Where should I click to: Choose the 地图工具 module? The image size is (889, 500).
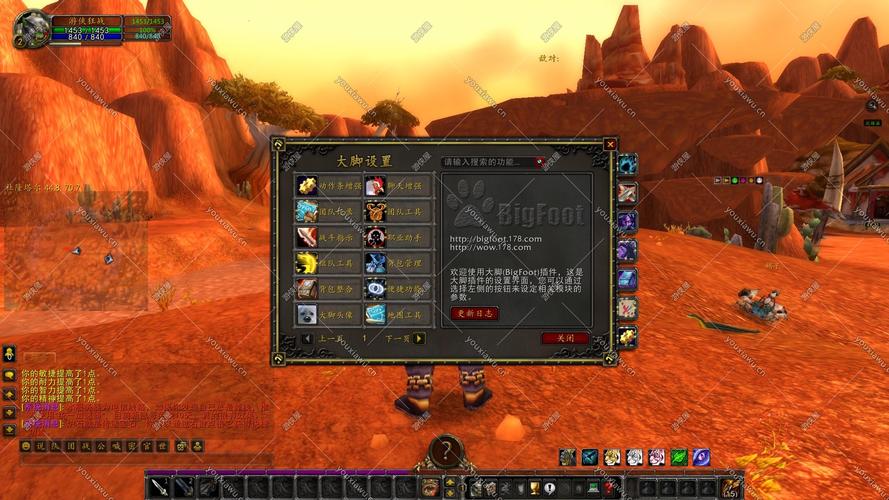tap(375, 315)
